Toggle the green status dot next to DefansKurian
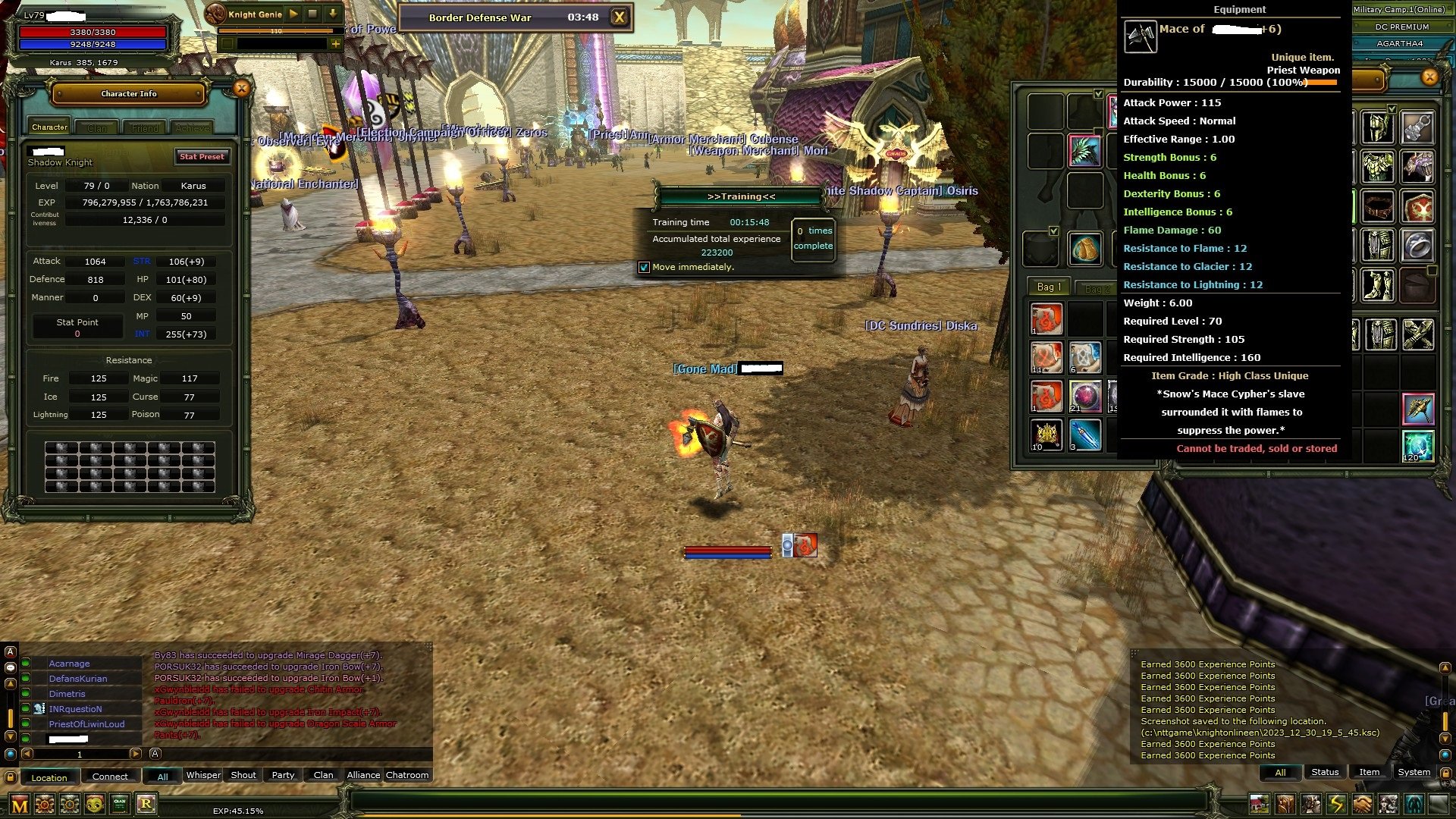This screenshot has height=819, width=1456. [x=25, y=679]
